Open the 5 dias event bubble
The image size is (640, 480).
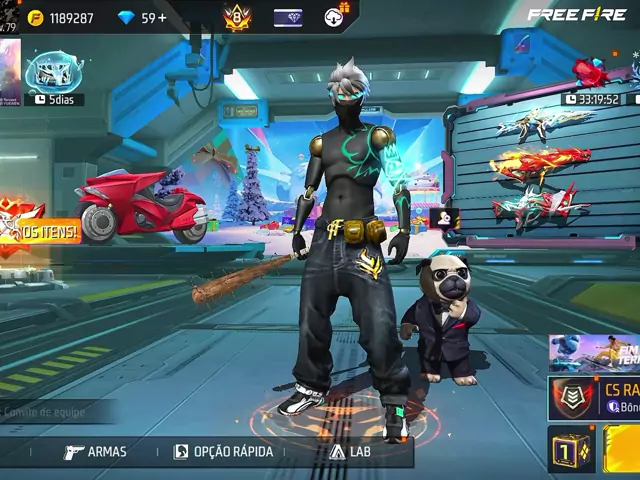tap(54, 75)
